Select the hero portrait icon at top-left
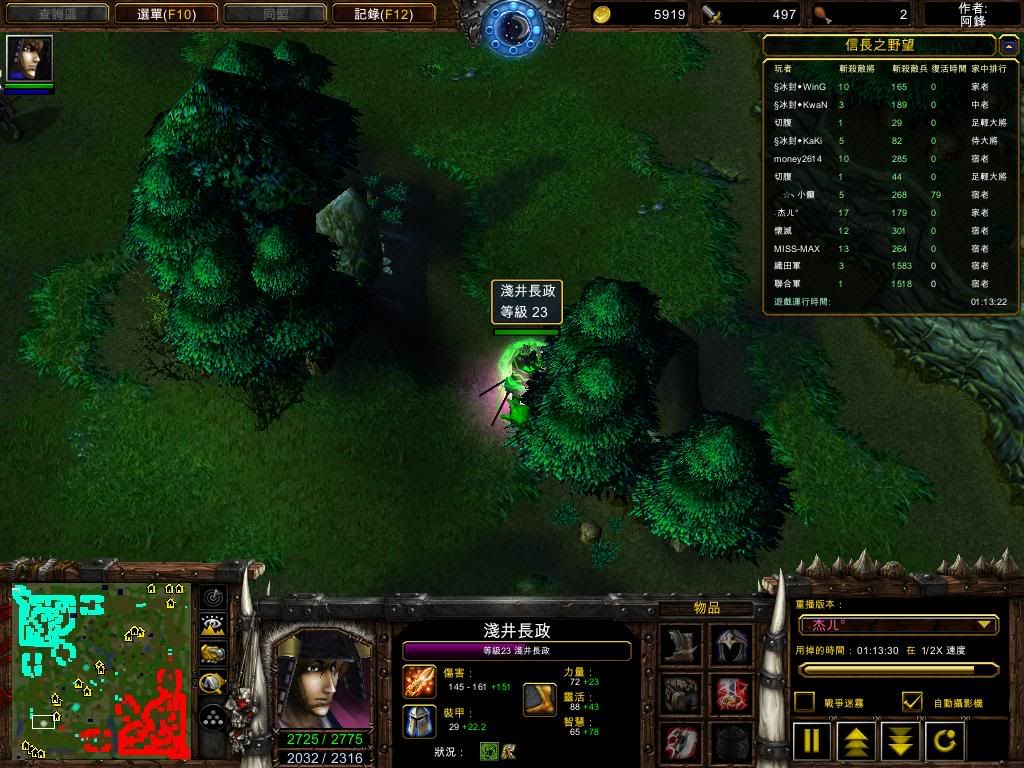1024x768 pixels. (x=29, y=58)
